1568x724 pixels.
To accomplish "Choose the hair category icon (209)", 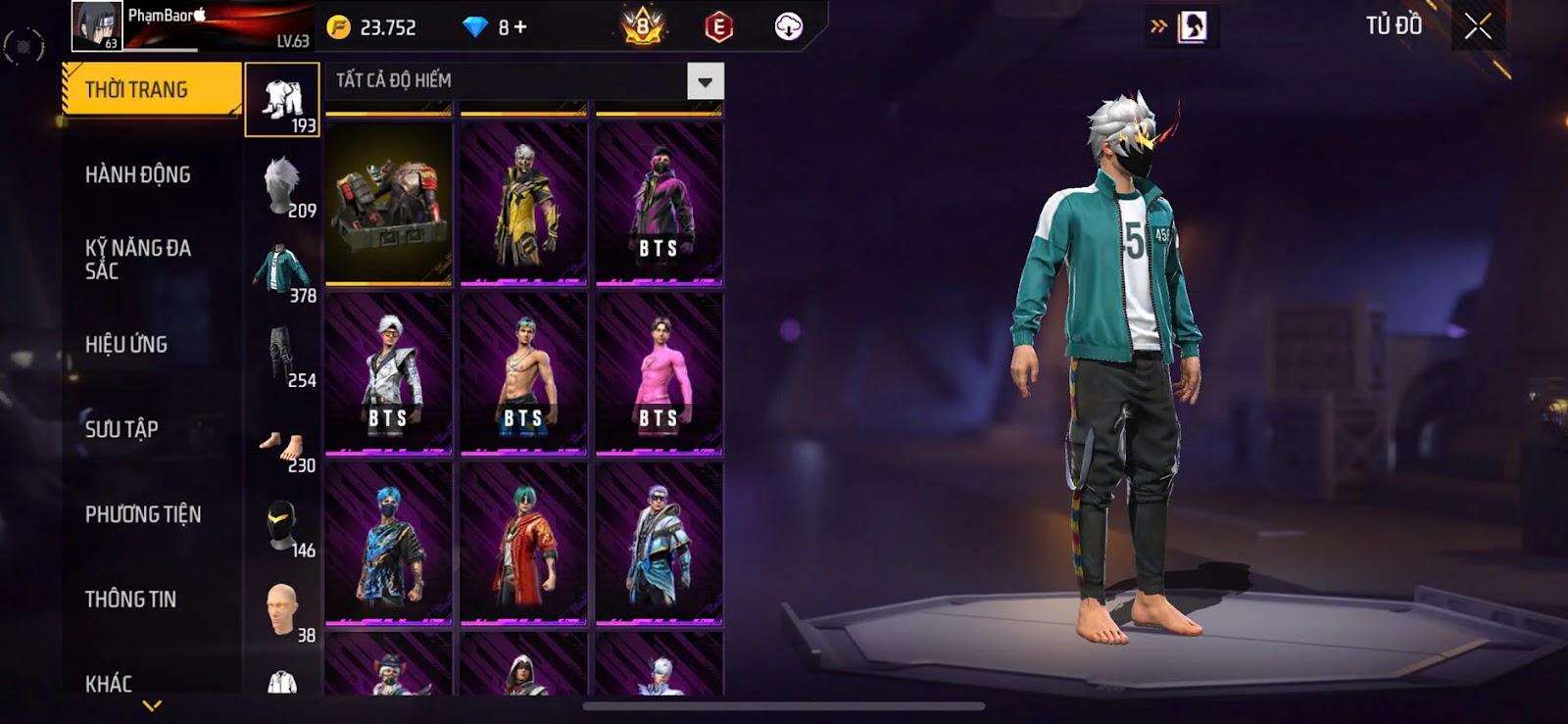I will click(282, 185).
